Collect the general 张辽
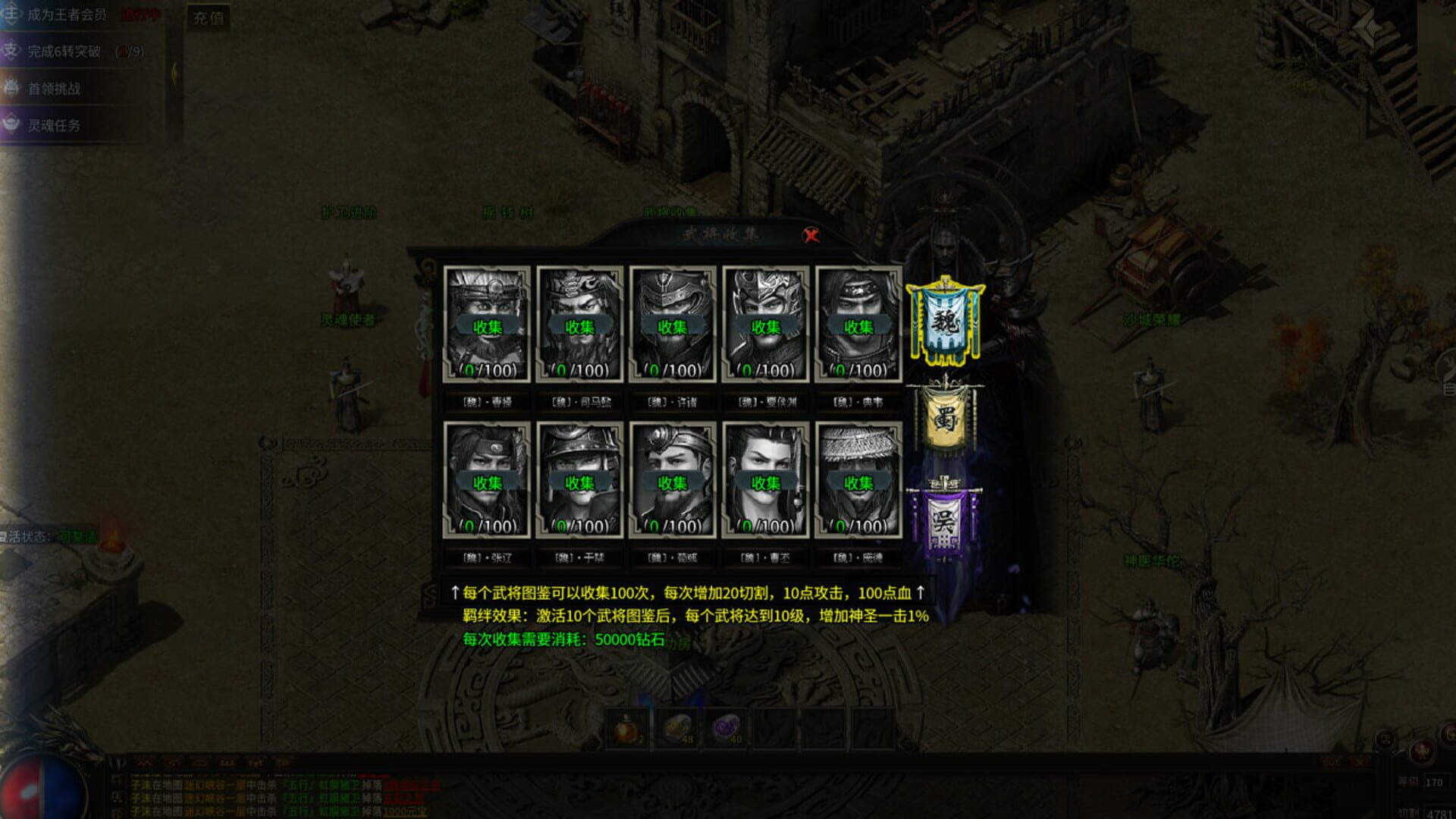Viewport: 1456px width, 819px height. coord(489,482)
